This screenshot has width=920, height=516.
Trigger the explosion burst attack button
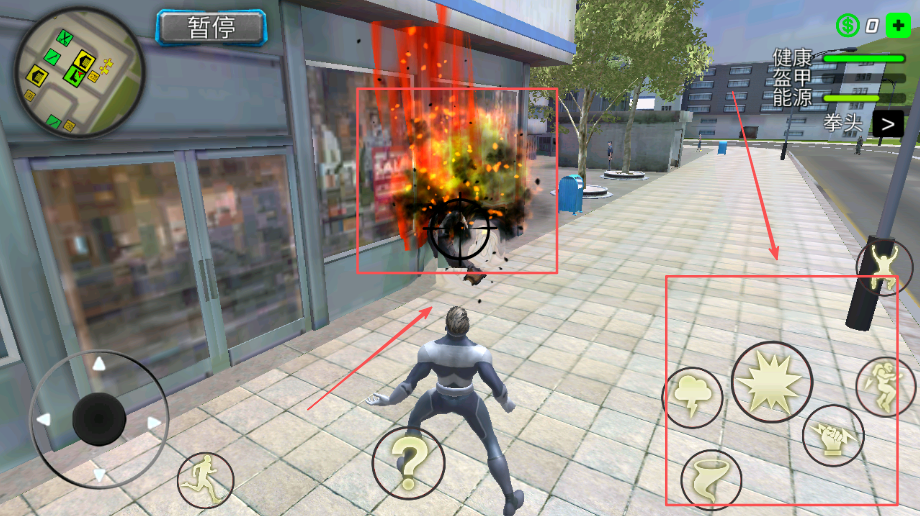771,382
